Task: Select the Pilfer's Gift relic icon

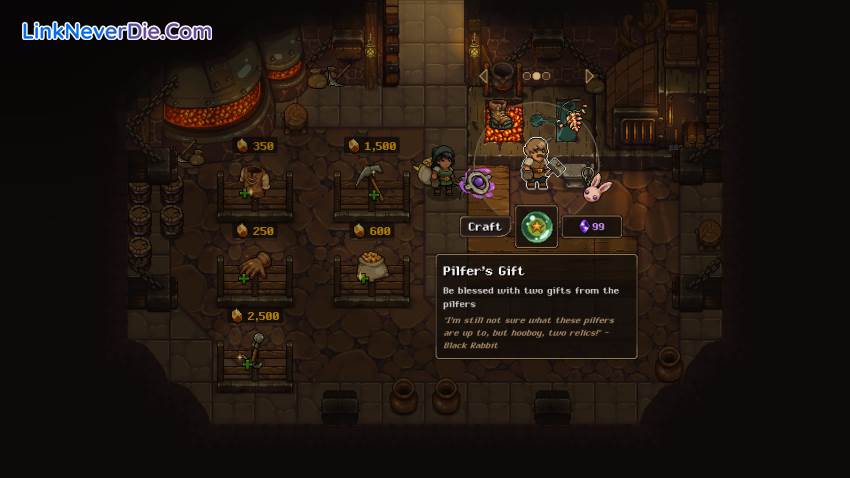Action: click(536, 227)
